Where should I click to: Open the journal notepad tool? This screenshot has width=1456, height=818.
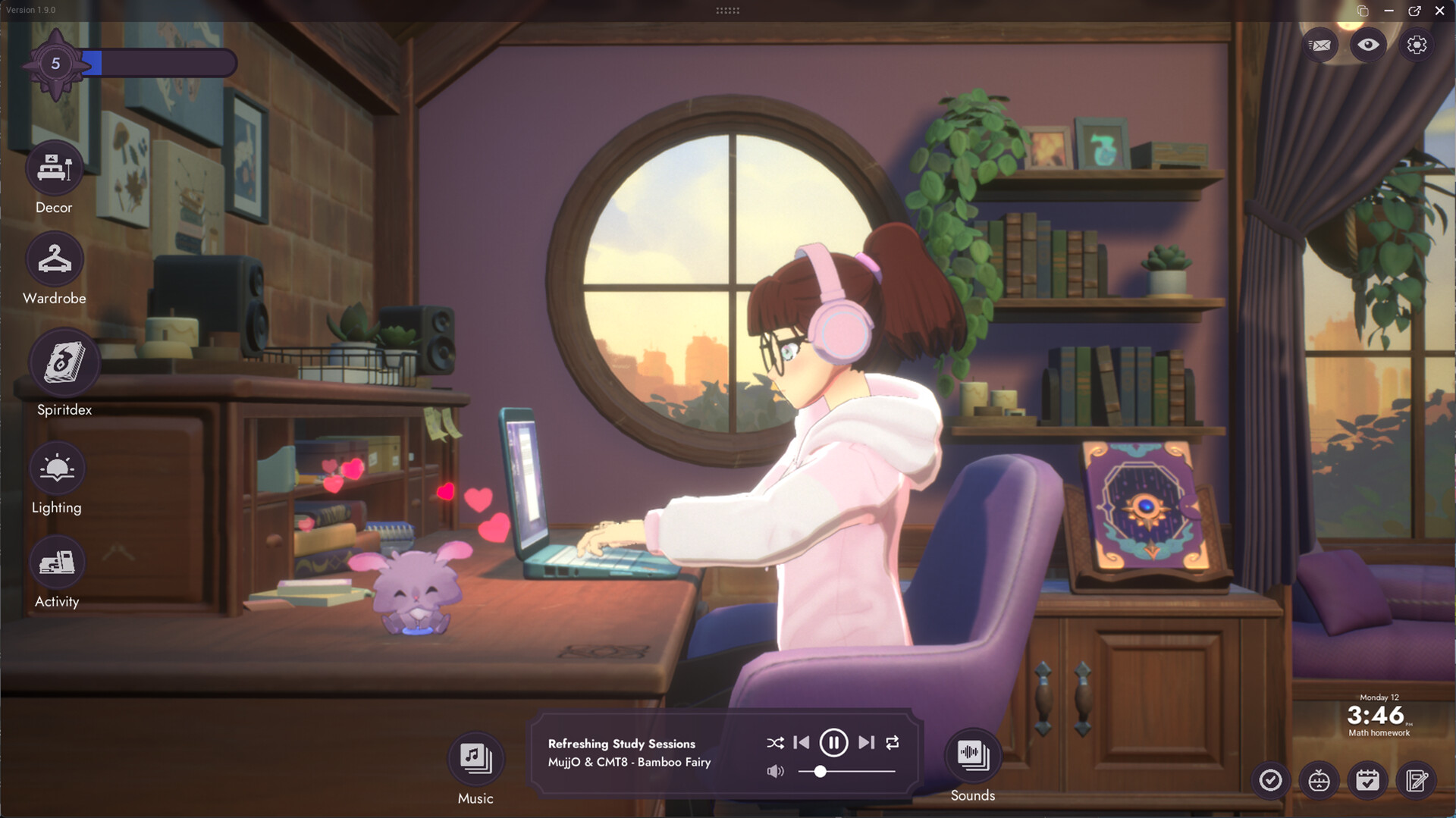click(1417, 780)
